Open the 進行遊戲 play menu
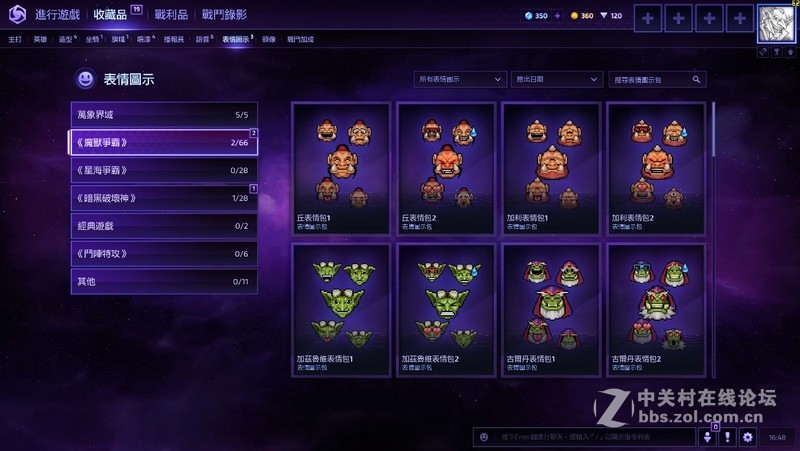 tap(58, 15)
